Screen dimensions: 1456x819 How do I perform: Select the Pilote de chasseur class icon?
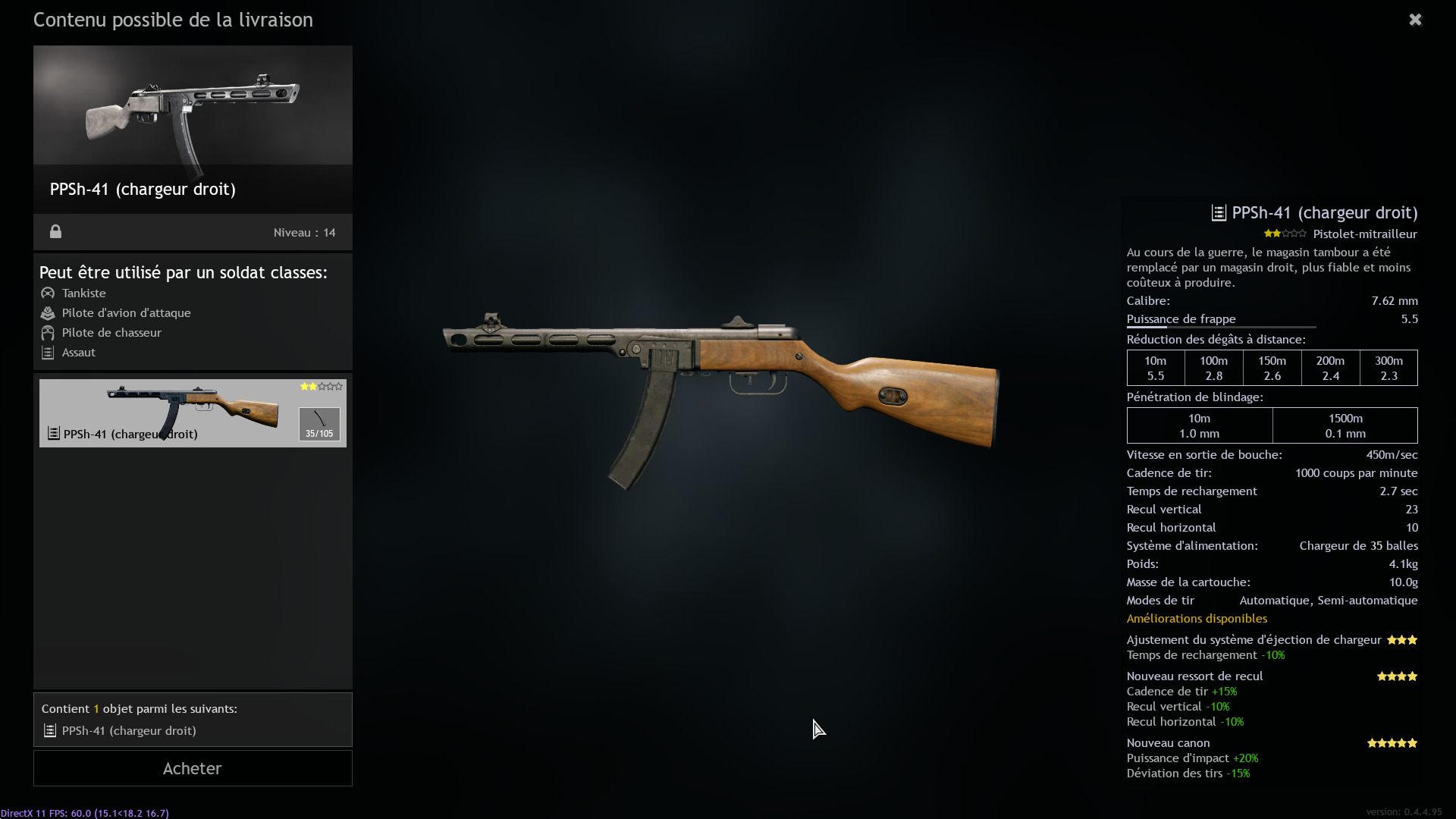pyautogui.click(x=48, y=332)
